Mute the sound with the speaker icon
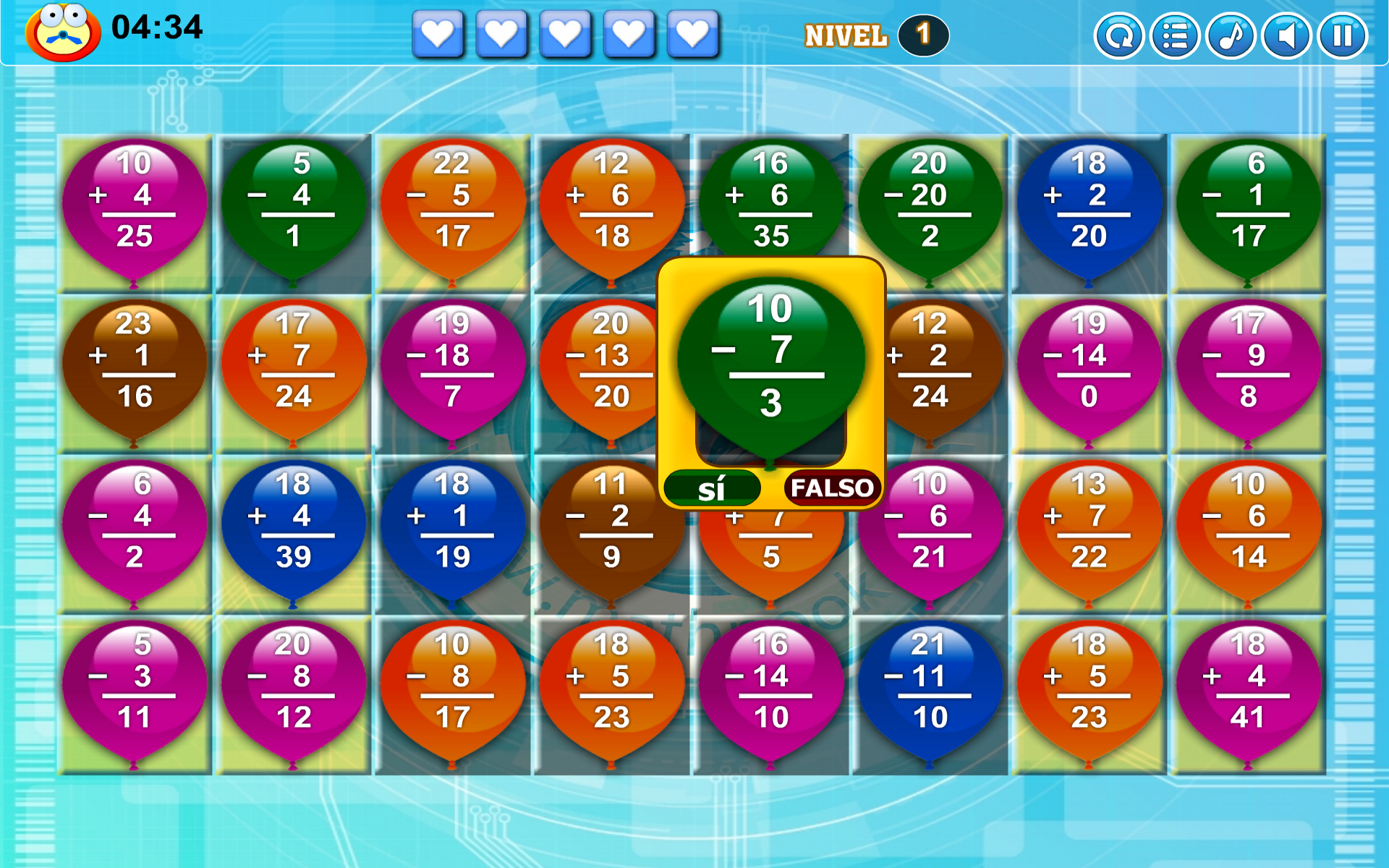 click(1286, 35)
